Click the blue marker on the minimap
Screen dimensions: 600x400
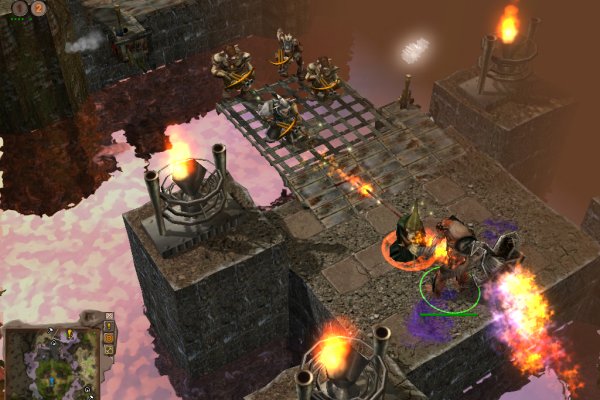click(51, 381)
